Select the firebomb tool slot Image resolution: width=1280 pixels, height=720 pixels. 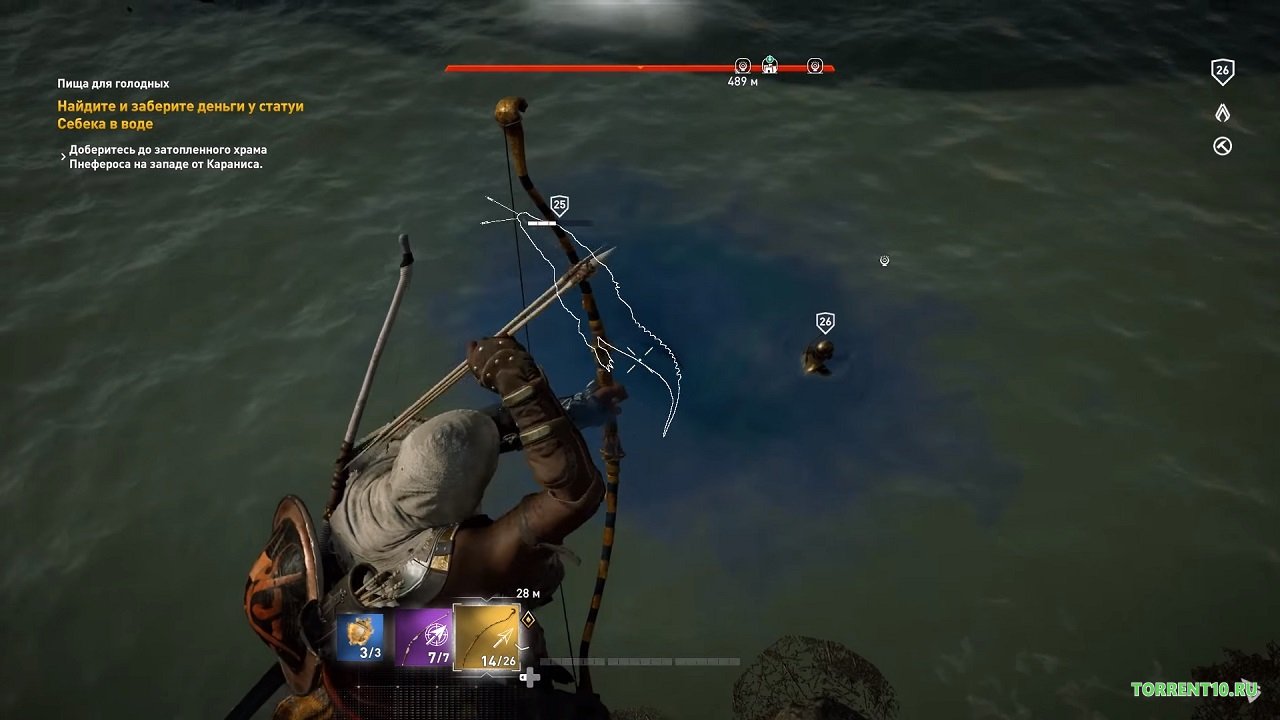(x=361, y=637)
